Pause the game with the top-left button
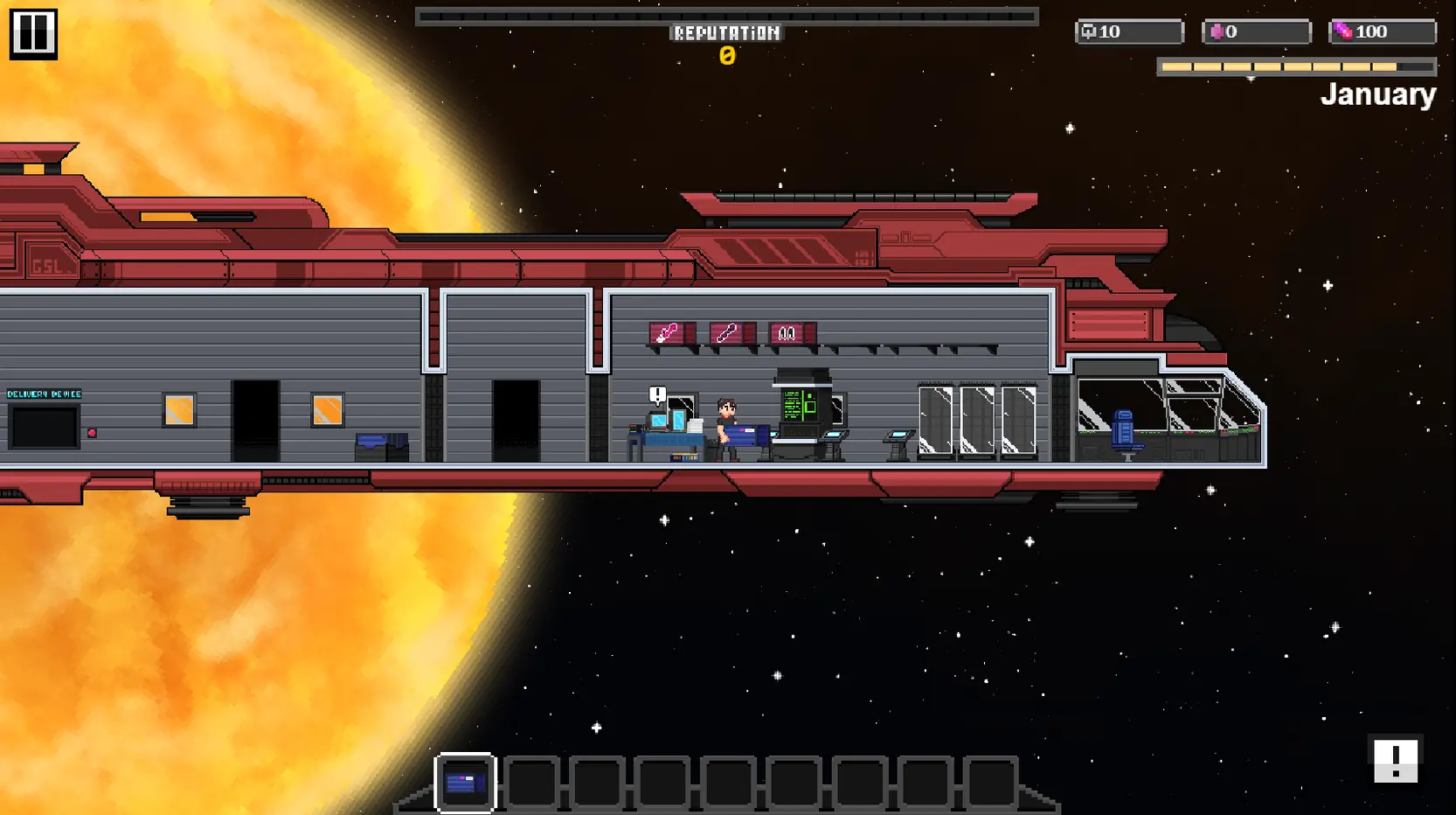Image resolution: width=1456 pixels, height=815 pixels. point(33,34)
